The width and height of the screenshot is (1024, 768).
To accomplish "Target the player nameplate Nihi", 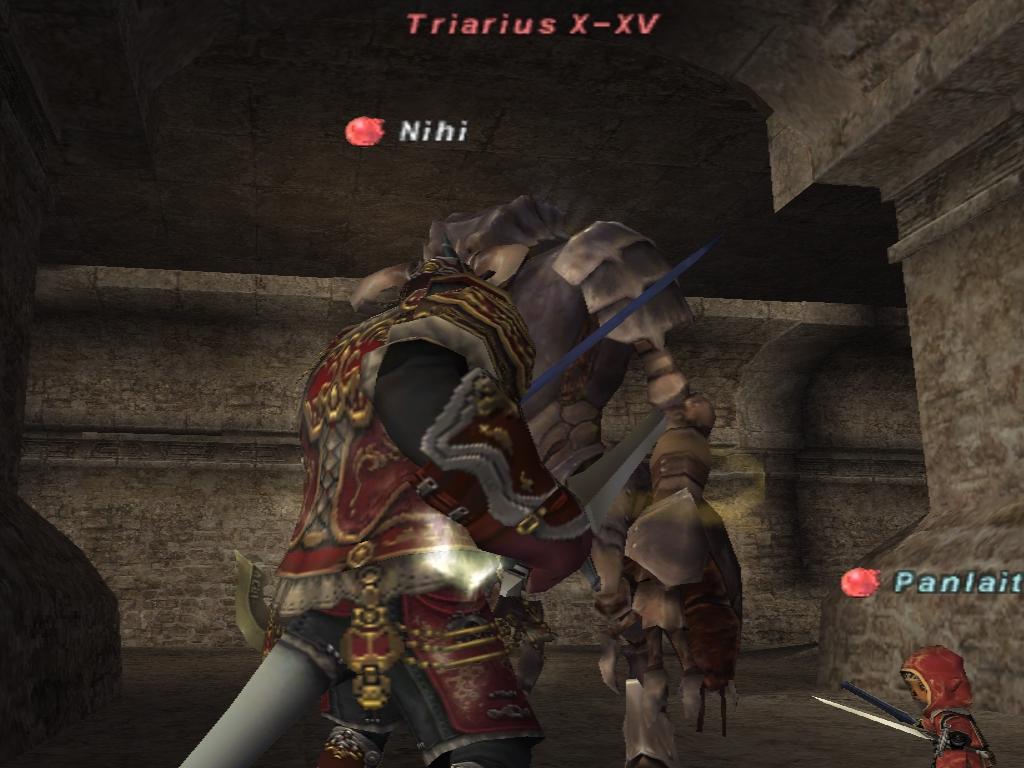I will [432, 131].
